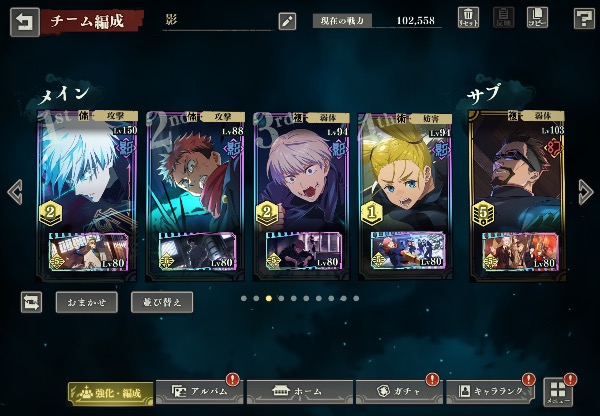Screen dimensions: 600x416
Task: Copy the team formation with the コピー button
Action: click(536, 17)
